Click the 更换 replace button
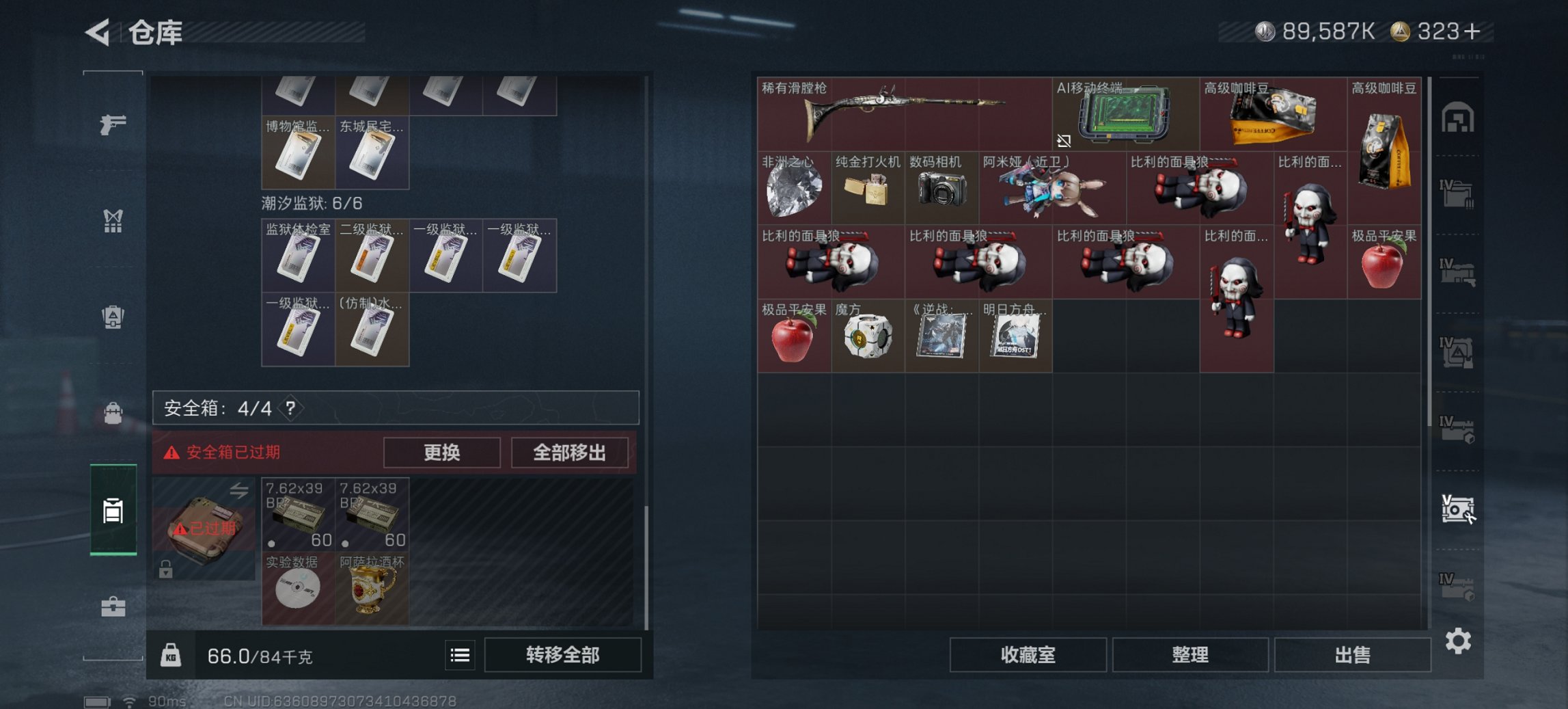The width and height of the screenshot is (1568, 709). click(441, 453)
